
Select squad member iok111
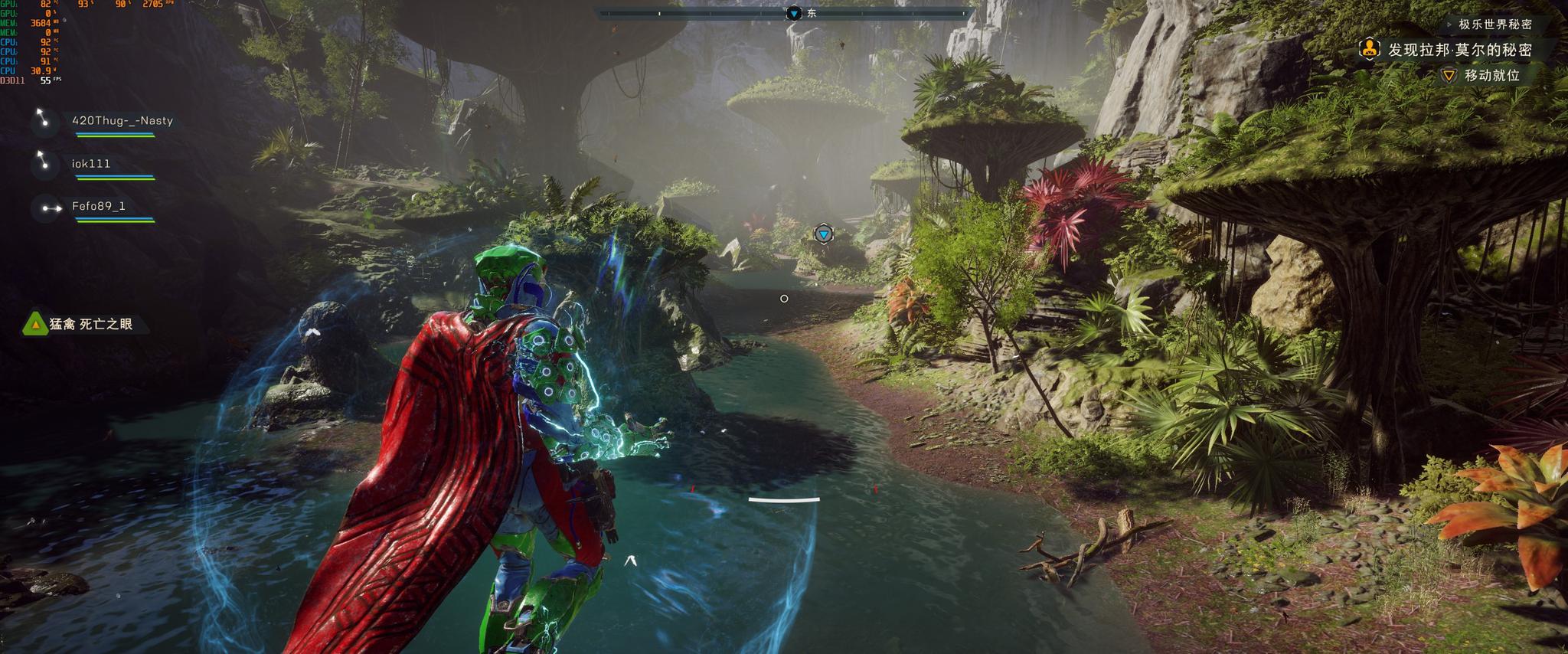(91, 164)
